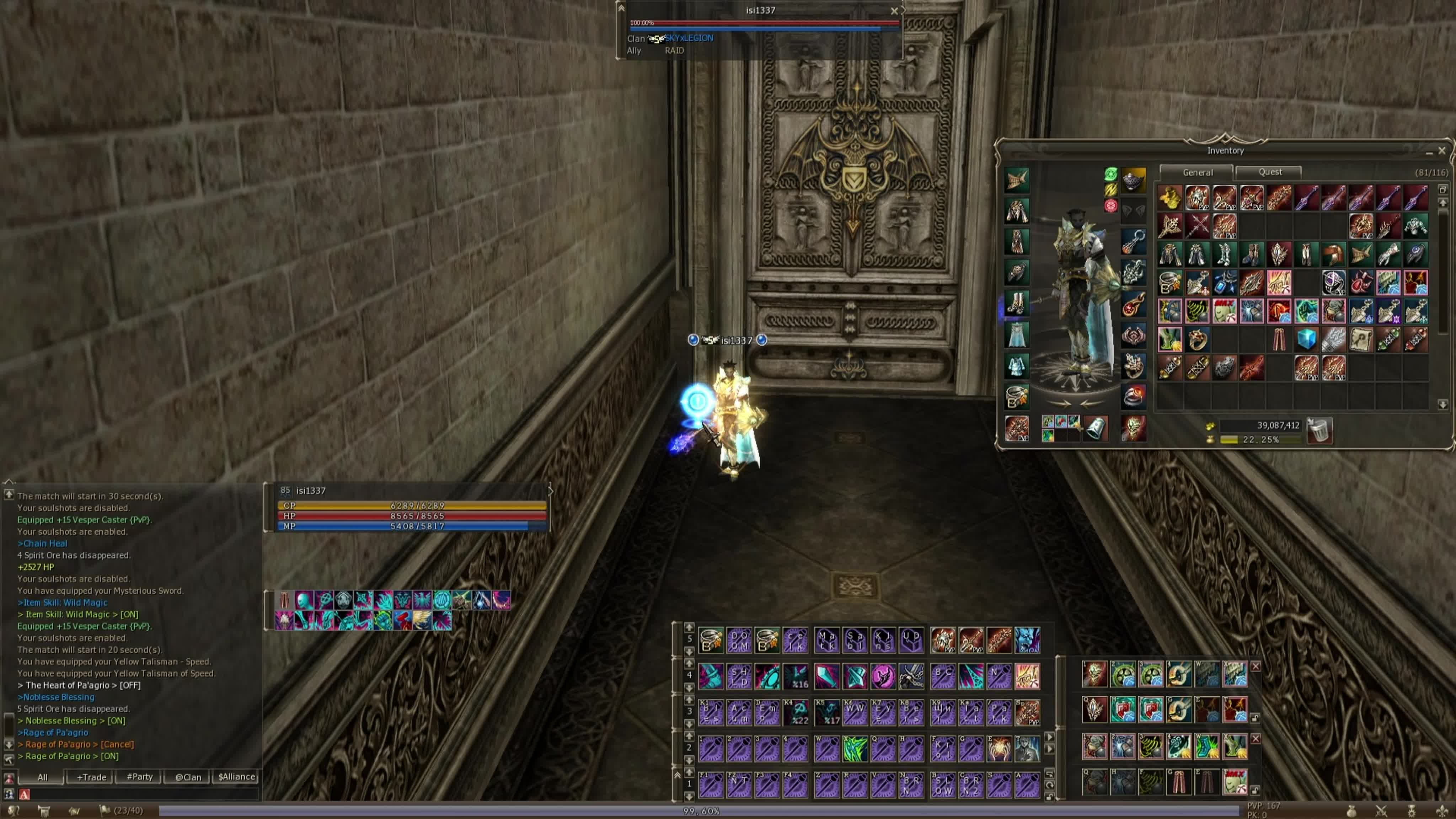1456x819 pixels.
Task: Use the DOOM macro on hotbar
Action: point(739,641)
